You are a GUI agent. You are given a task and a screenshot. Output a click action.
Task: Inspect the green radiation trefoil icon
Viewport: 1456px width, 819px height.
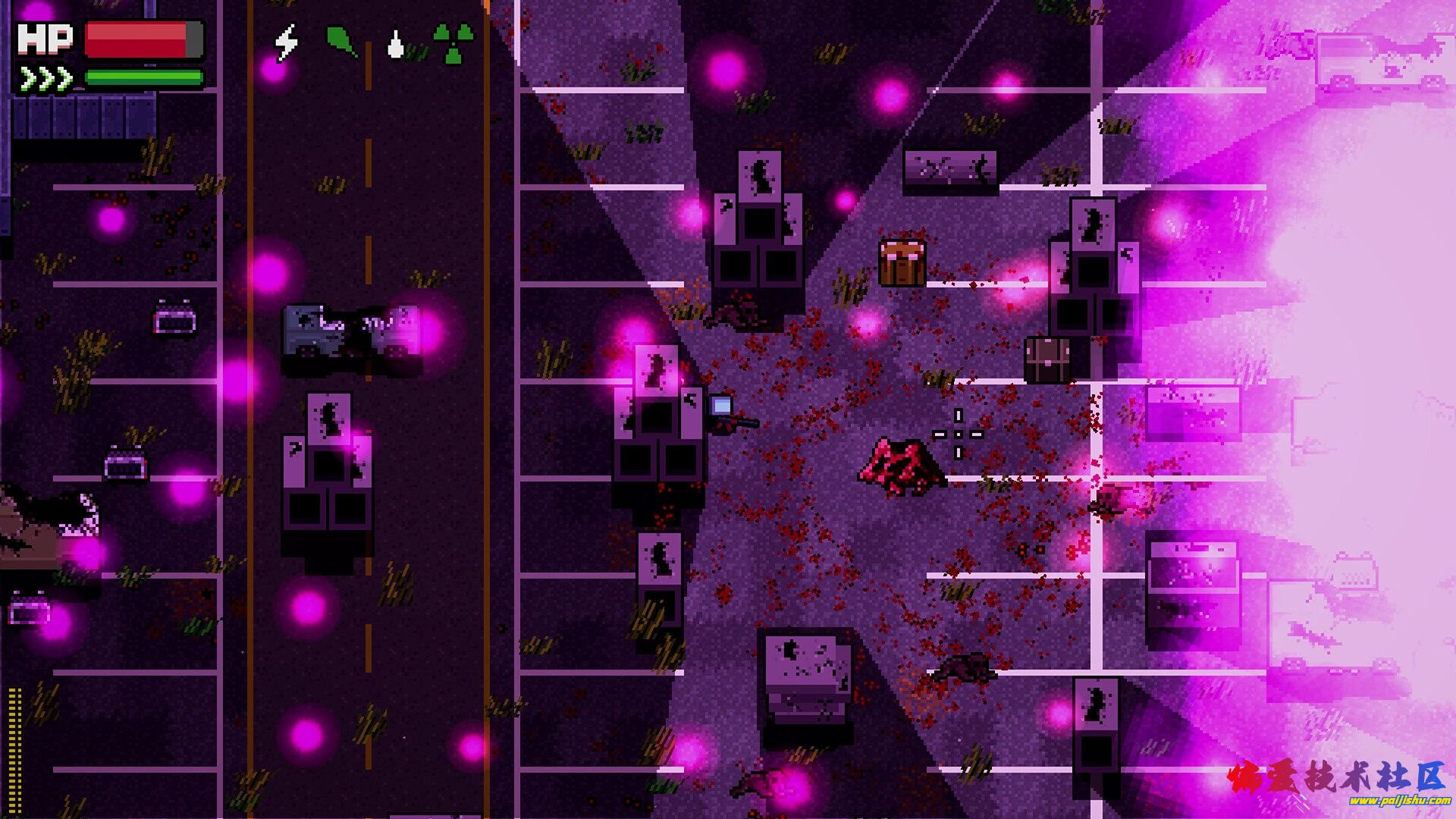(x=453, y=43)
